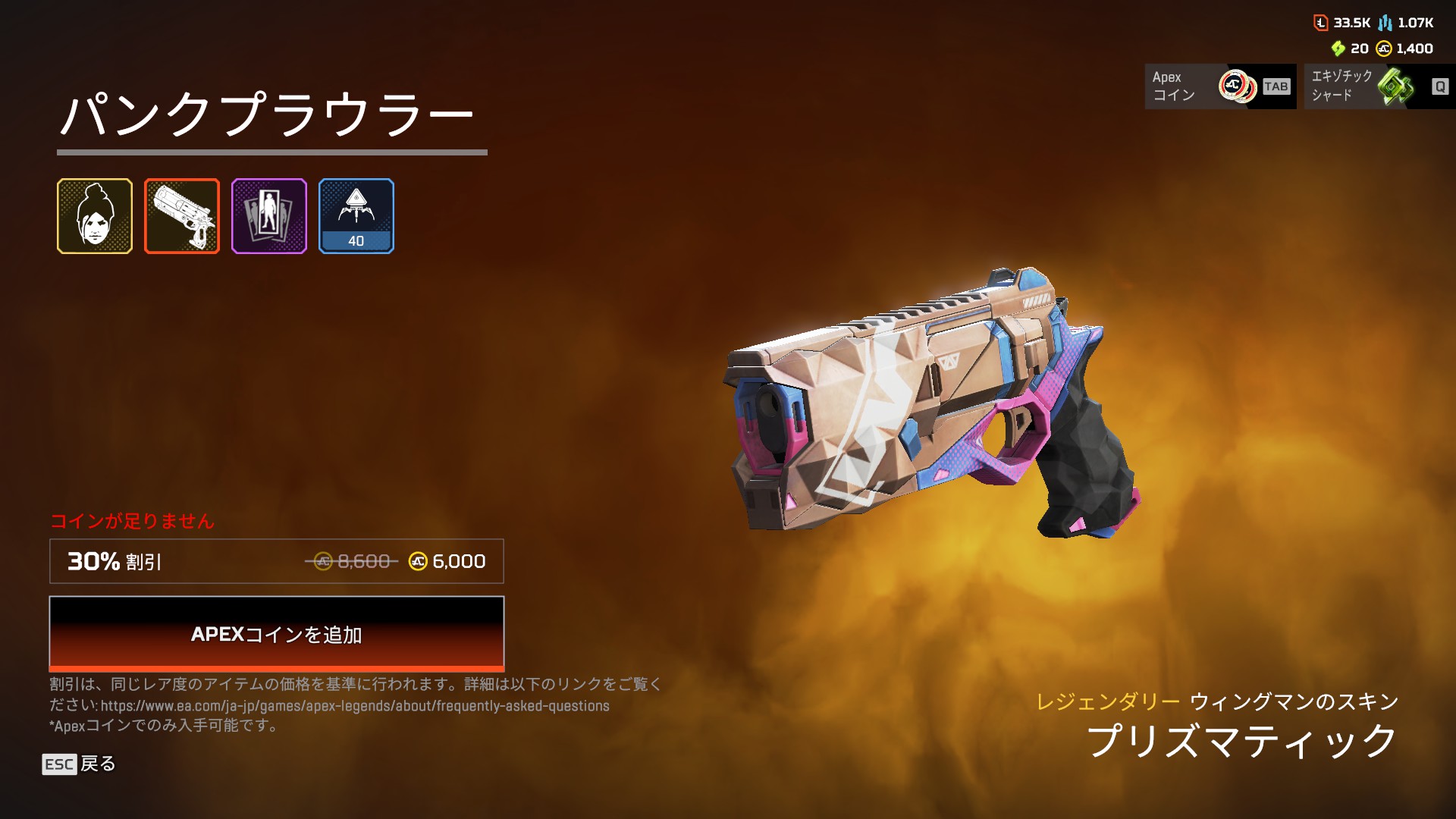The width and height of the screenshot is (1456, 819).
Task: Select the legend skin bundle item
Action: (x=95, y=216)
